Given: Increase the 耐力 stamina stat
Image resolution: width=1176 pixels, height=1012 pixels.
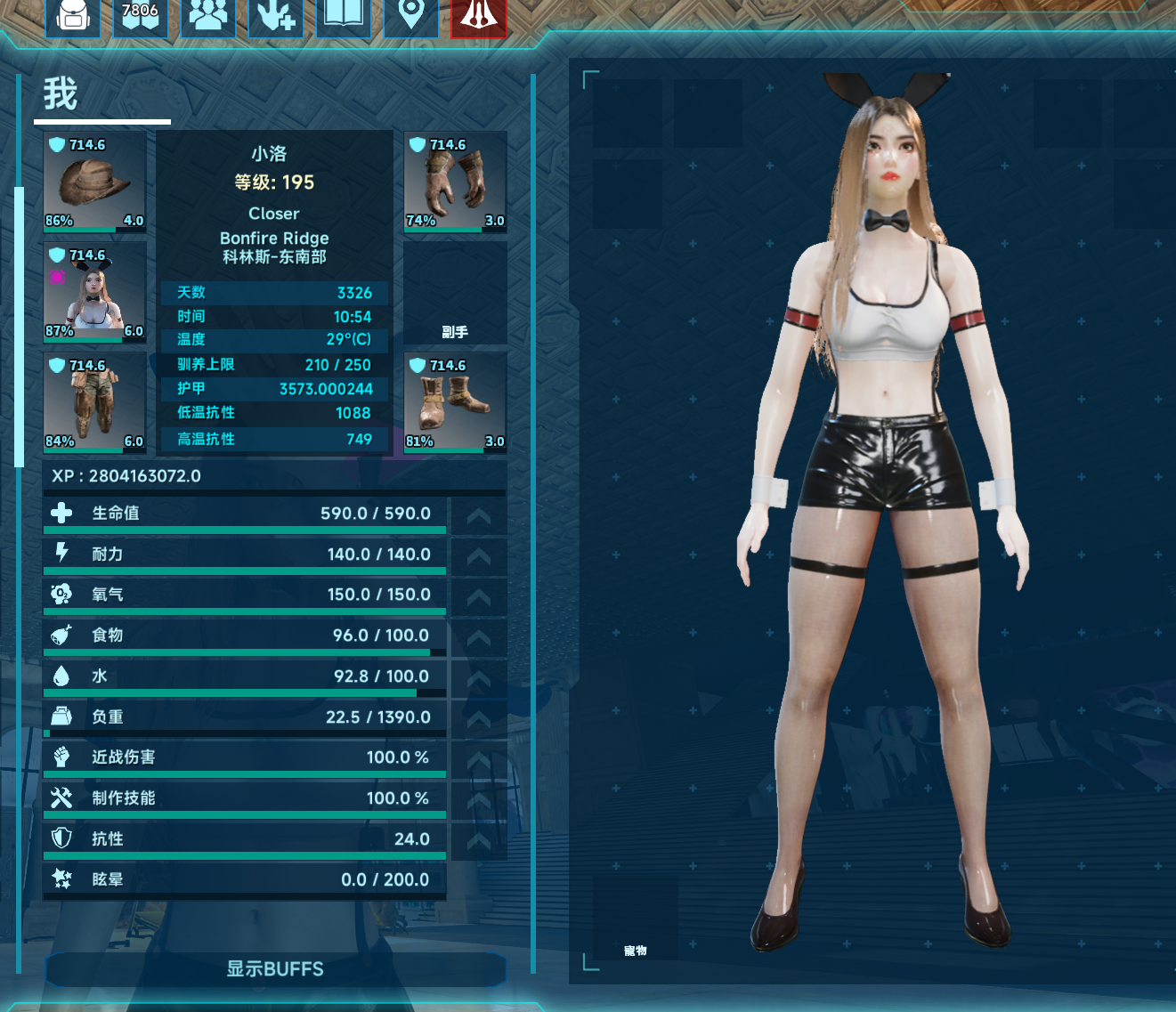Looking at the screenshot, I should click(x=479, y=557).
